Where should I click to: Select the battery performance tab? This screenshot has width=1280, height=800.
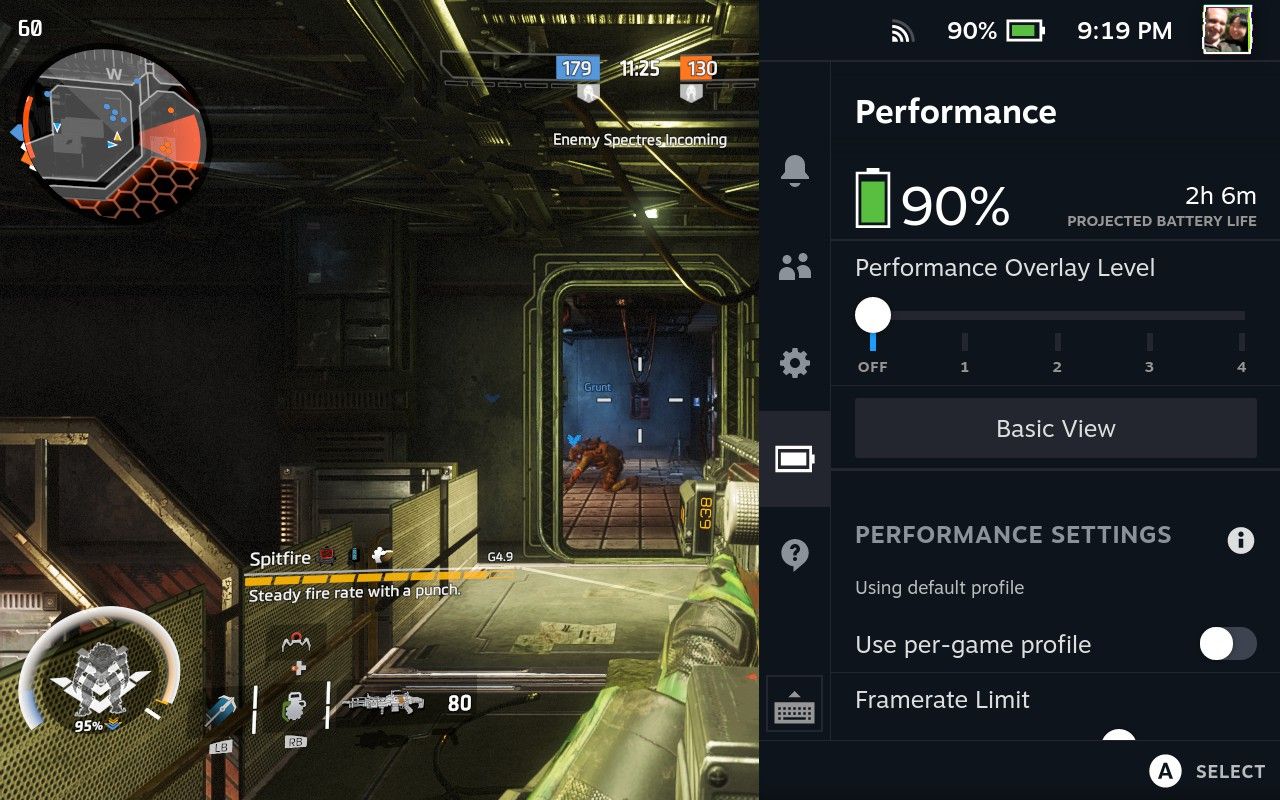(x=795, y=459)
